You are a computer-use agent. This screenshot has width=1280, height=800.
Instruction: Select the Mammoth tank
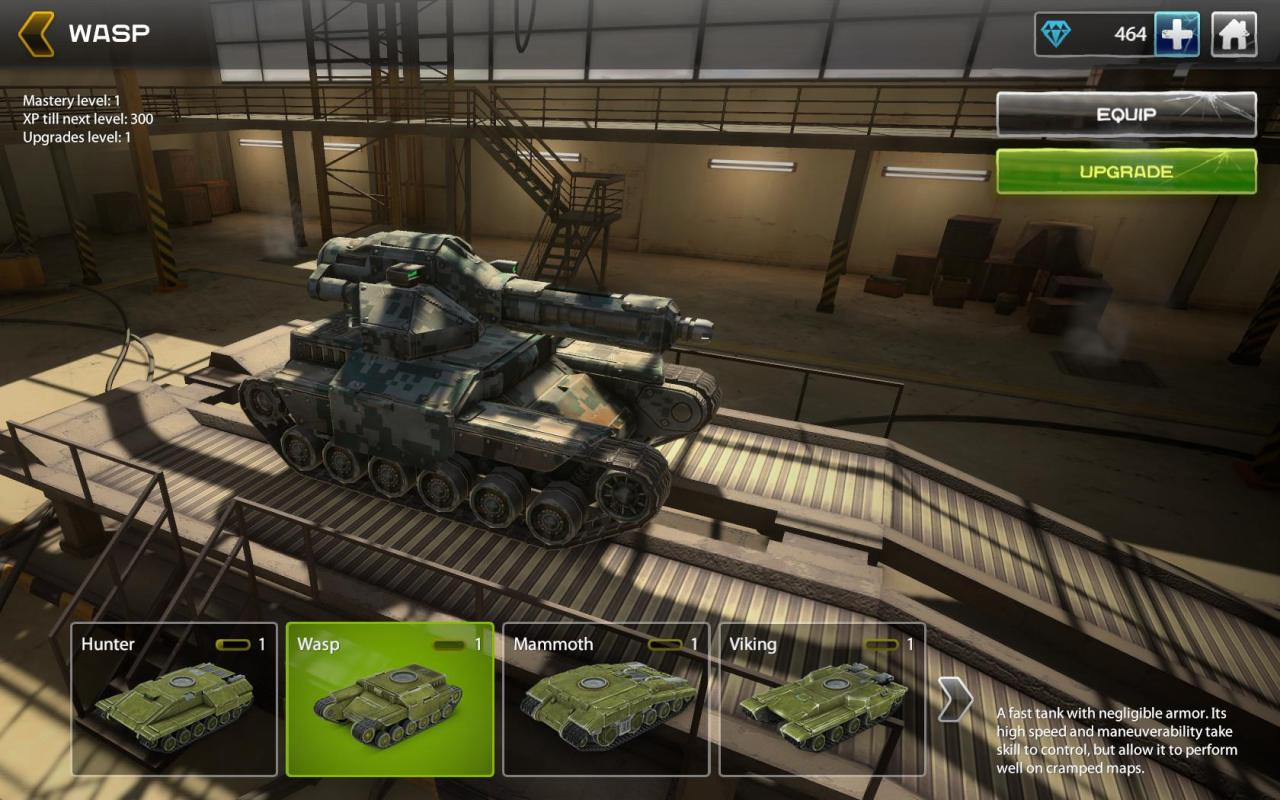607,700
